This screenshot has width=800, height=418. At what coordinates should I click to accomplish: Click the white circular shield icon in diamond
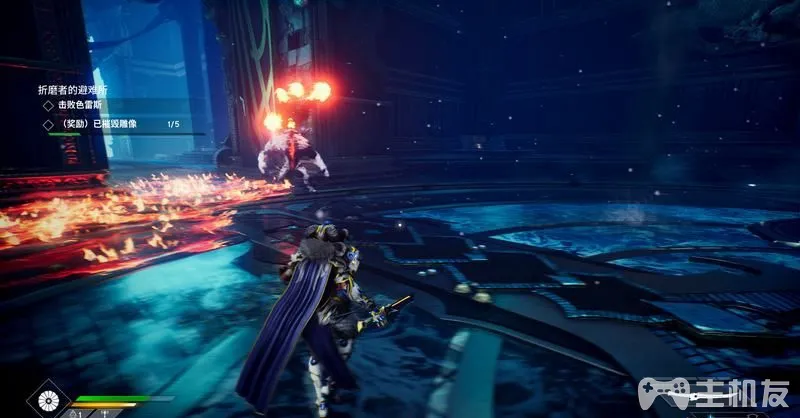46,402
